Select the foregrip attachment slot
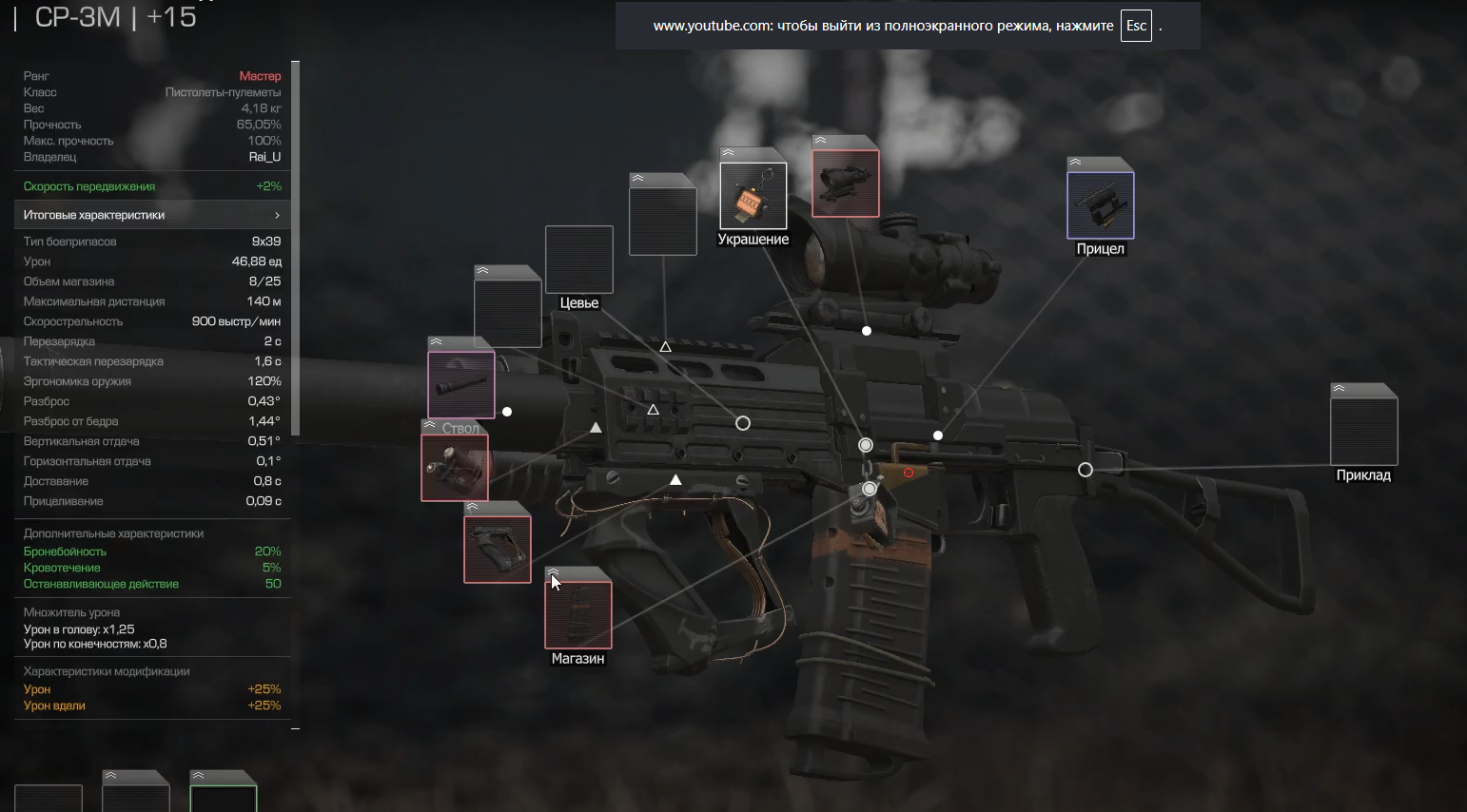1467x812 pixels. pos(498,549)
